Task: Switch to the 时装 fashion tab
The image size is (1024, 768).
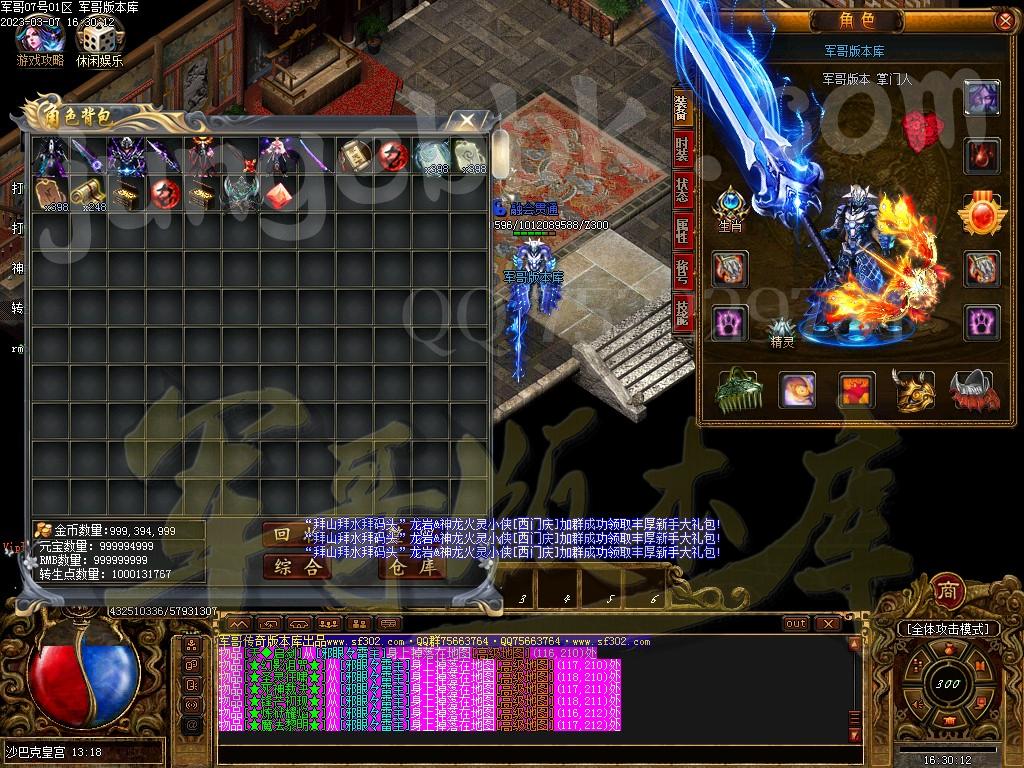Action: 682,150
